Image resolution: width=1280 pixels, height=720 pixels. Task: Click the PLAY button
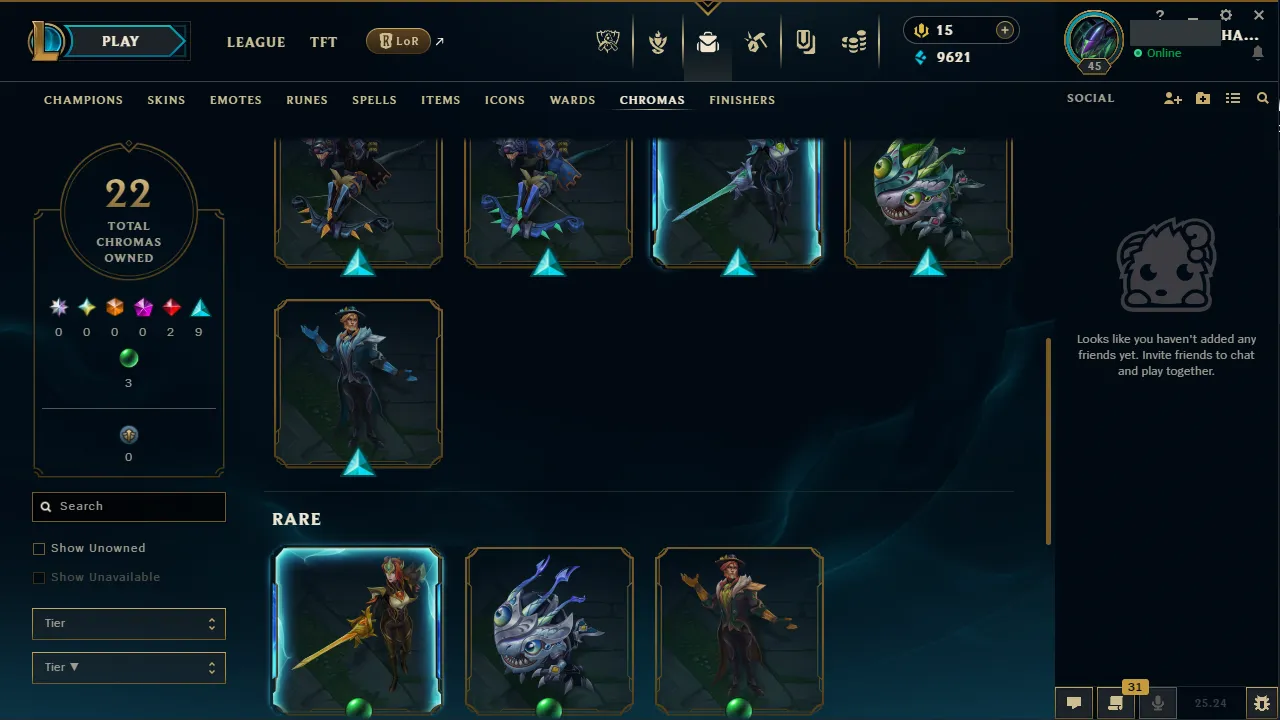120,41
